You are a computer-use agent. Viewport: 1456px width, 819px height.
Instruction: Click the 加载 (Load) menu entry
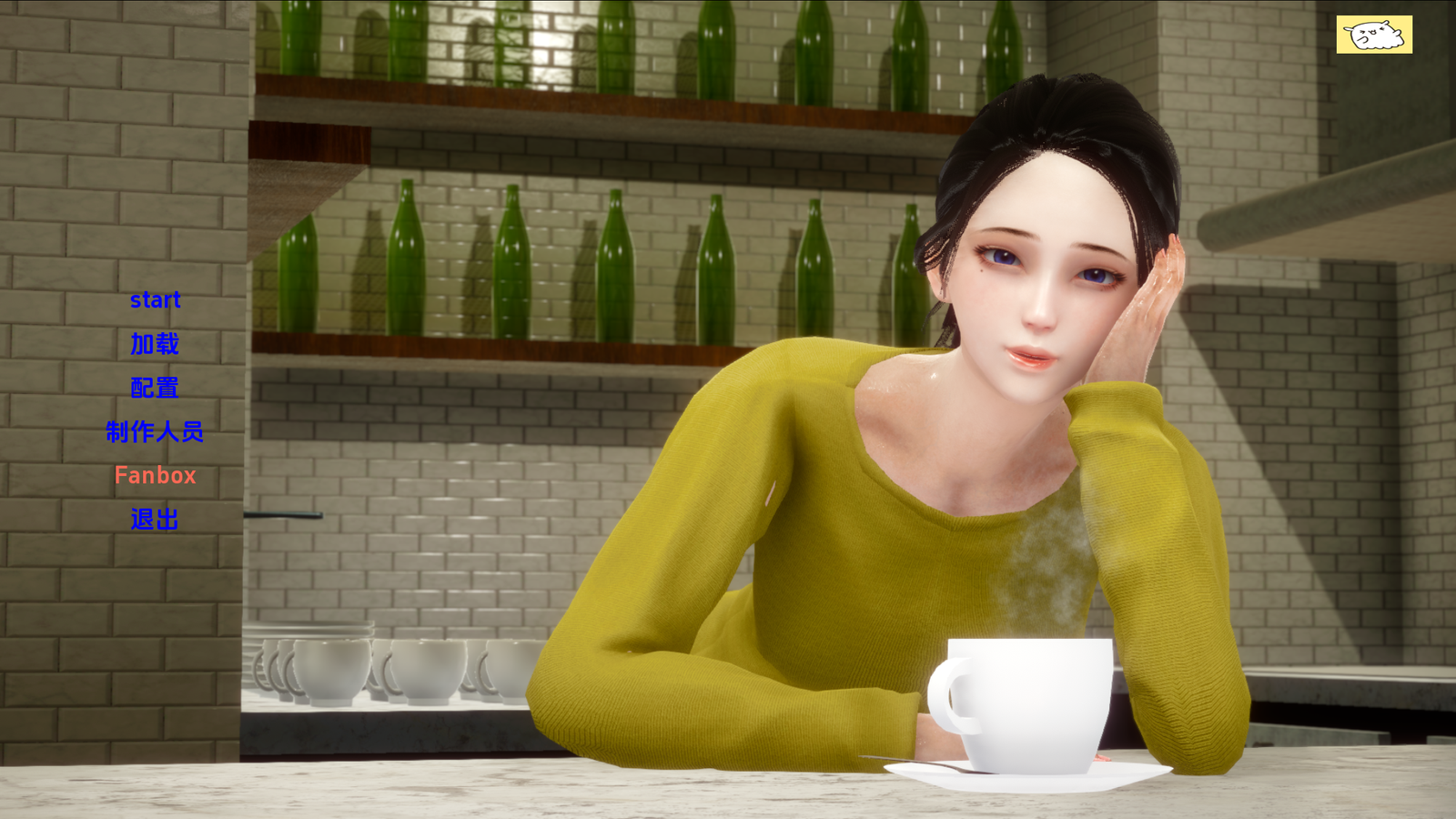pyautogui.click(x=155, y=345)
